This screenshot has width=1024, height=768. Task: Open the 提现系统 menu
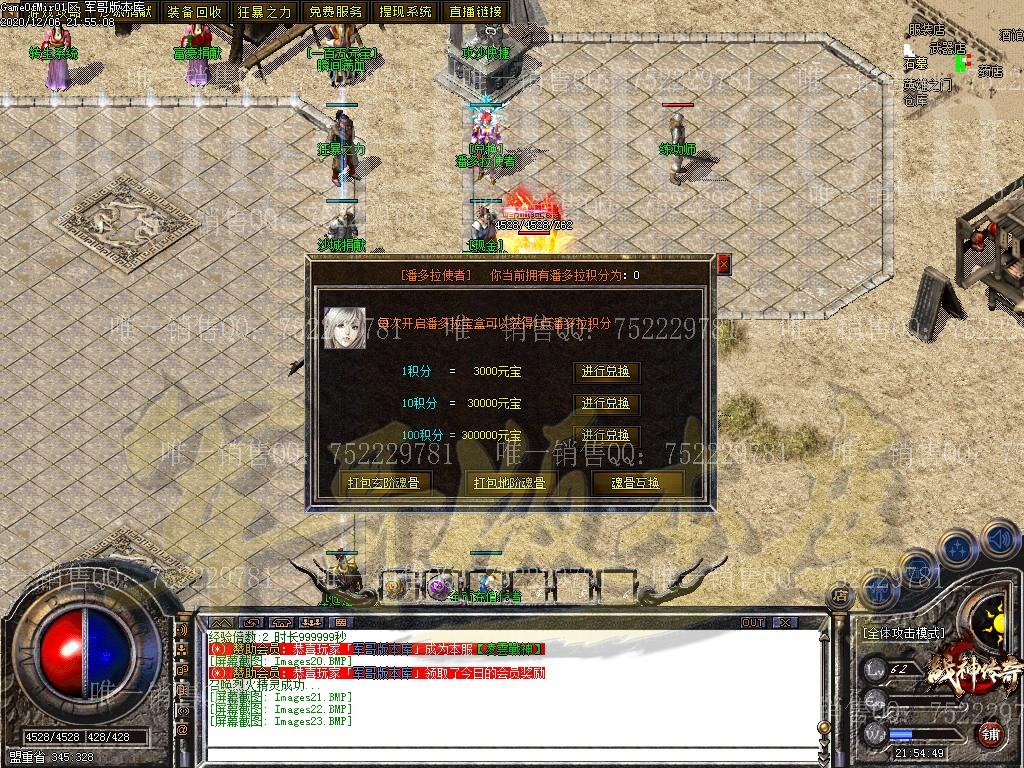[406, 12]
